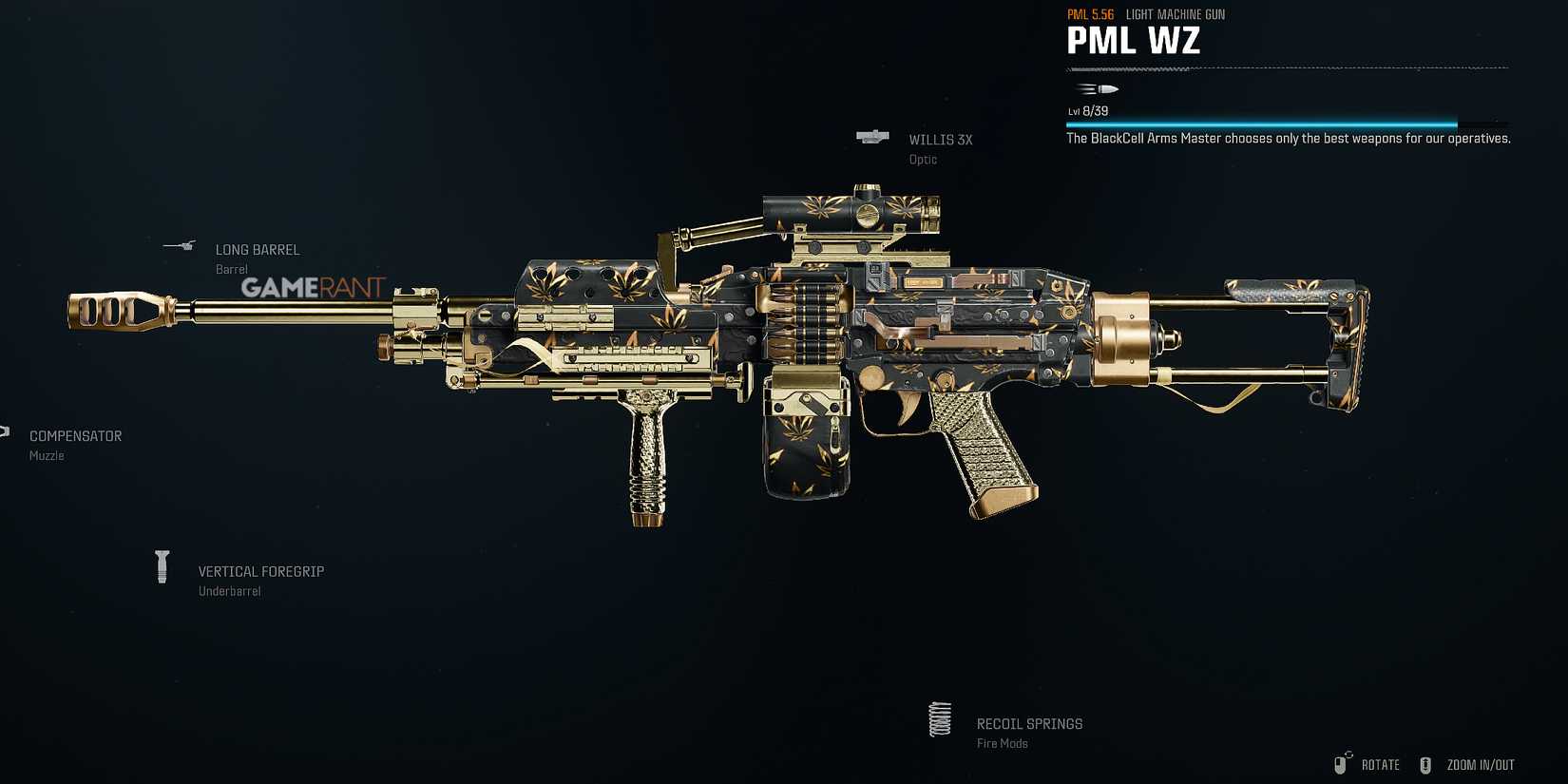The image size is (1568, 784).
Task: Click the Zoom In/Out mouse icon
Action: (1425, 763)
